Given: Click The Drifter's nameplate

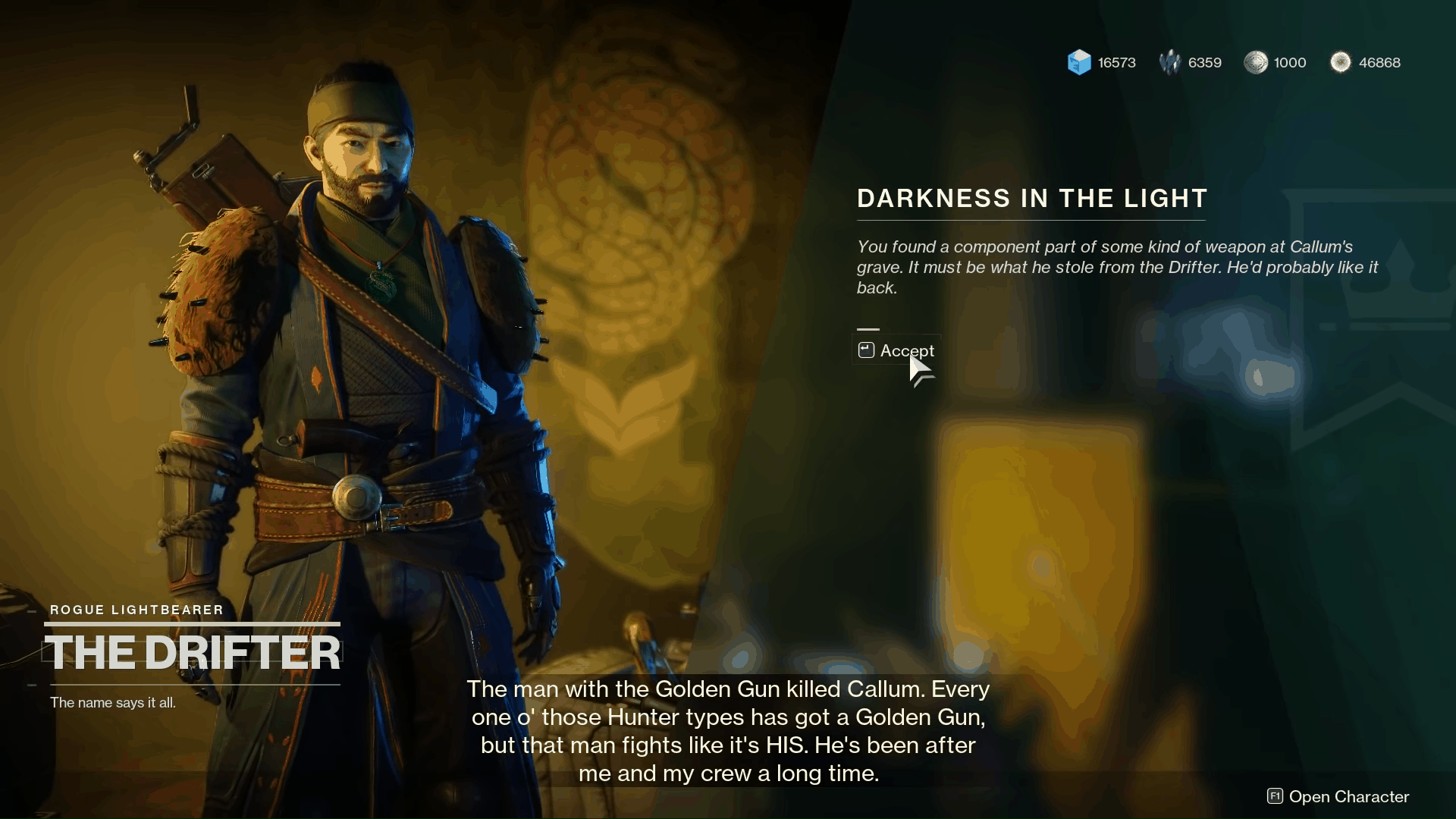Looking at the screenshot, I should pyautogui.click(x=193, y=652).
